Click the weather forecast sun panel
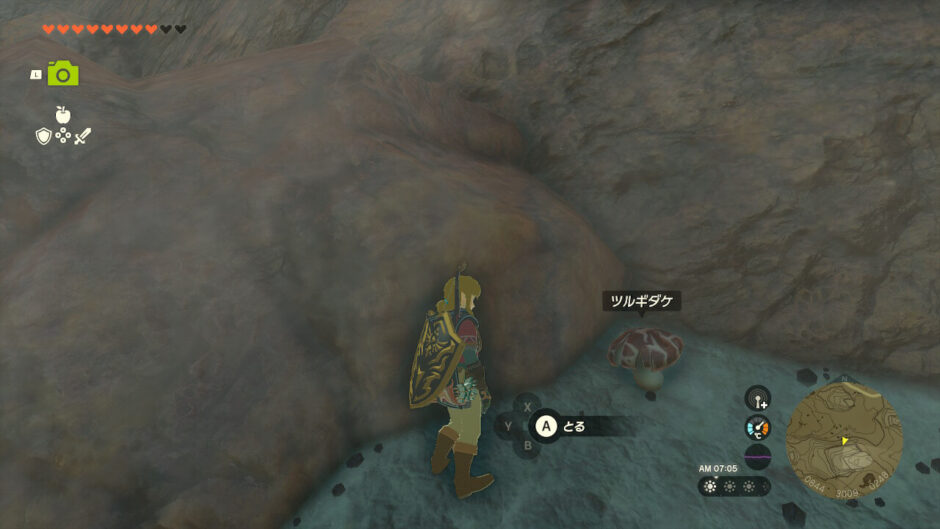The width and height of the screenshot is (940, 529). [735, 486]
